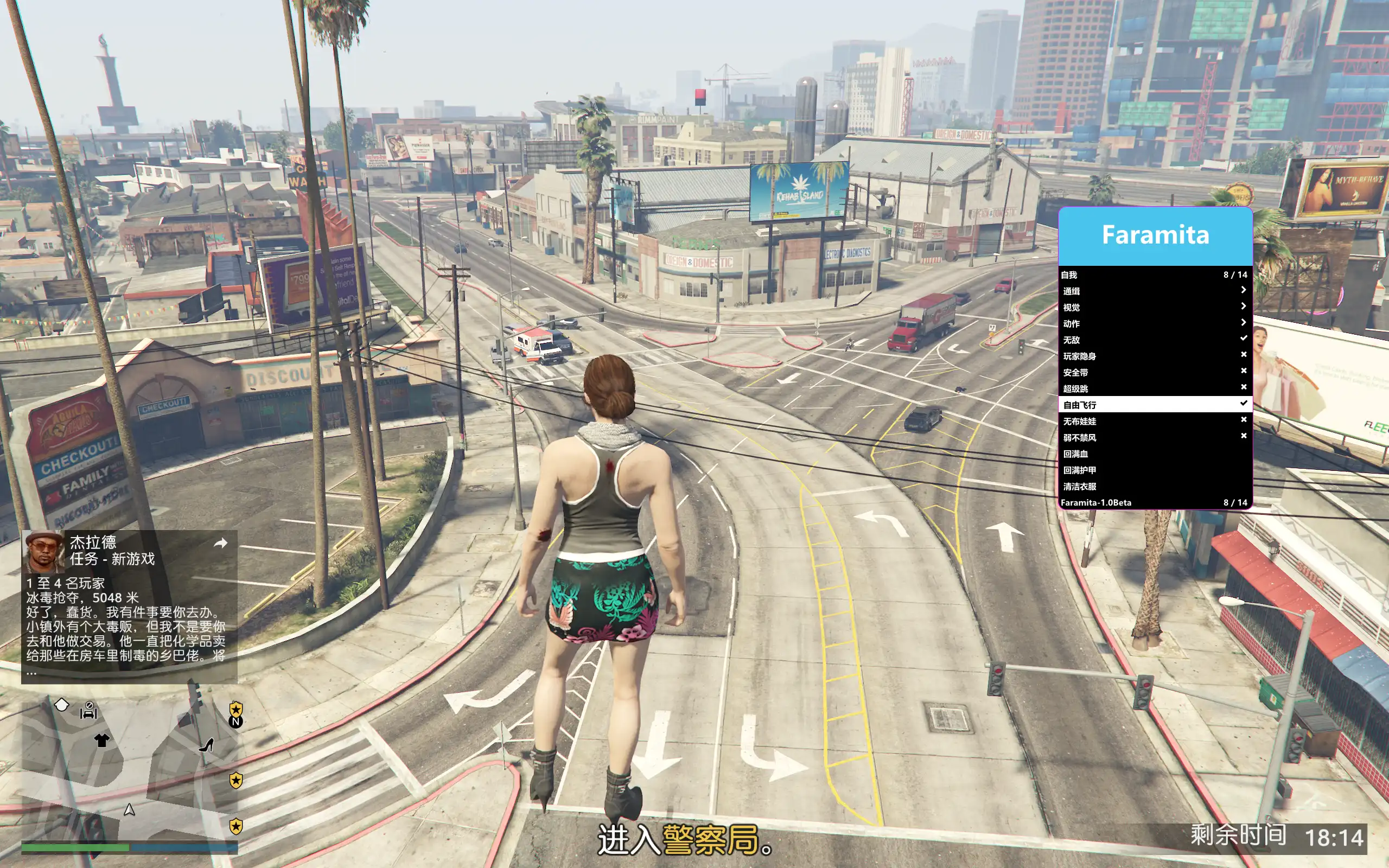Select the clothing store shirt marker on minimap

pos(102,740)
